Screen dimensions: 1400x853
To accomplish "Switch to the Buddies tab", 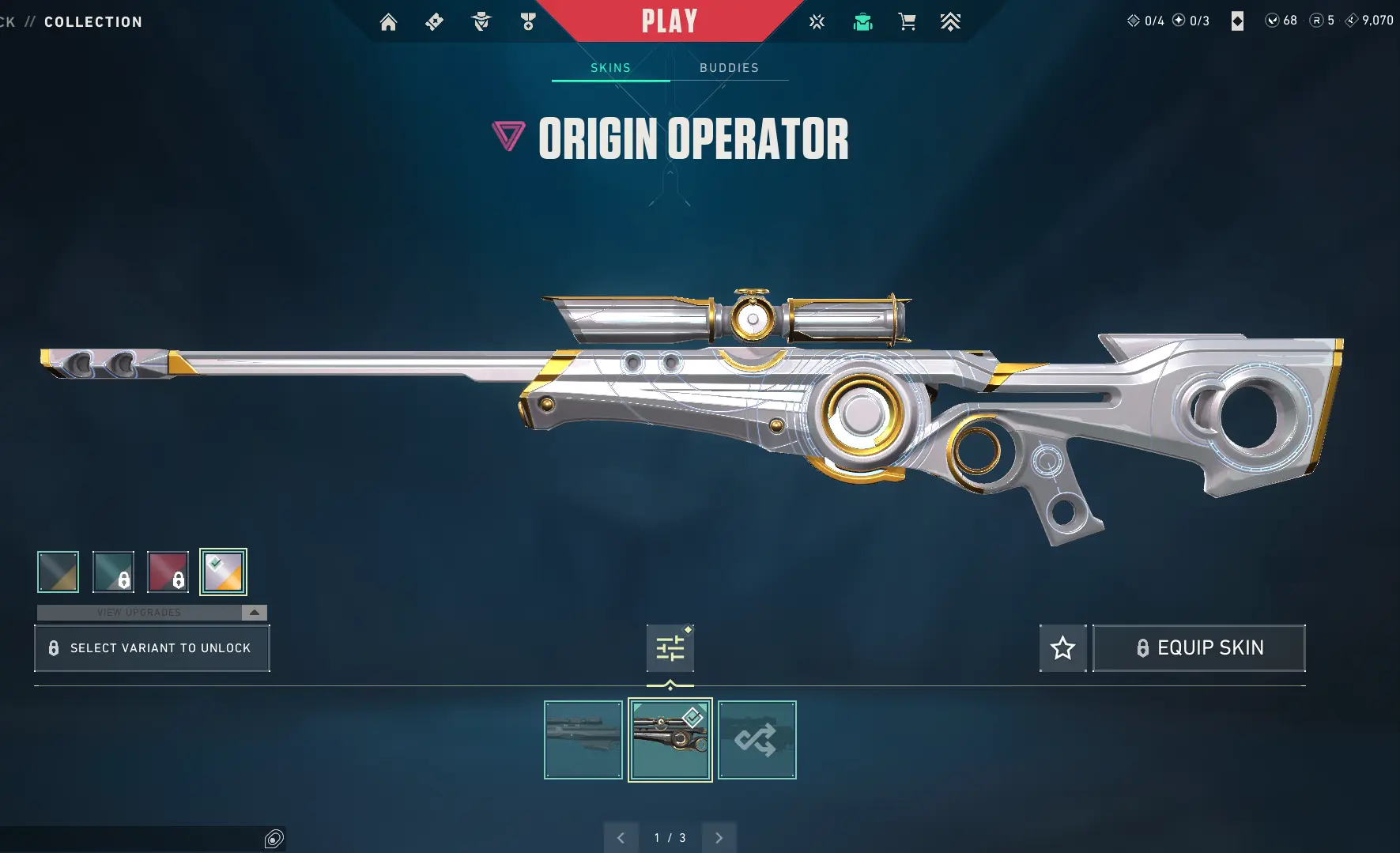I will (x=729, y=68).
